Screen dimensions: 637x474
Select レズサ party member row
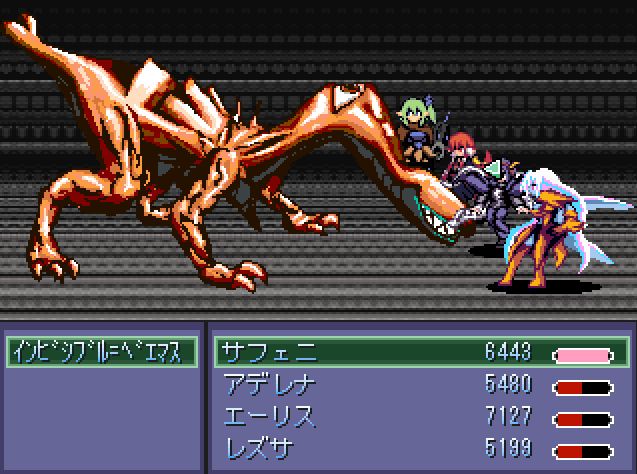(x=420, y=446)
